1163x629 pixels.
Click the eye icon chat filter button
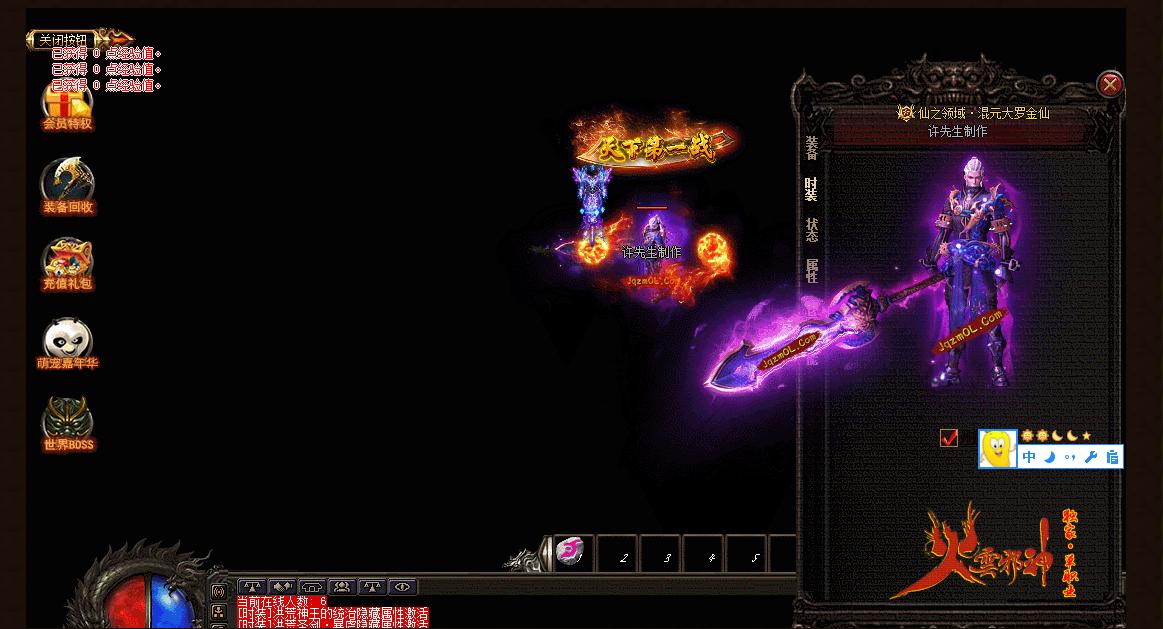403,587
